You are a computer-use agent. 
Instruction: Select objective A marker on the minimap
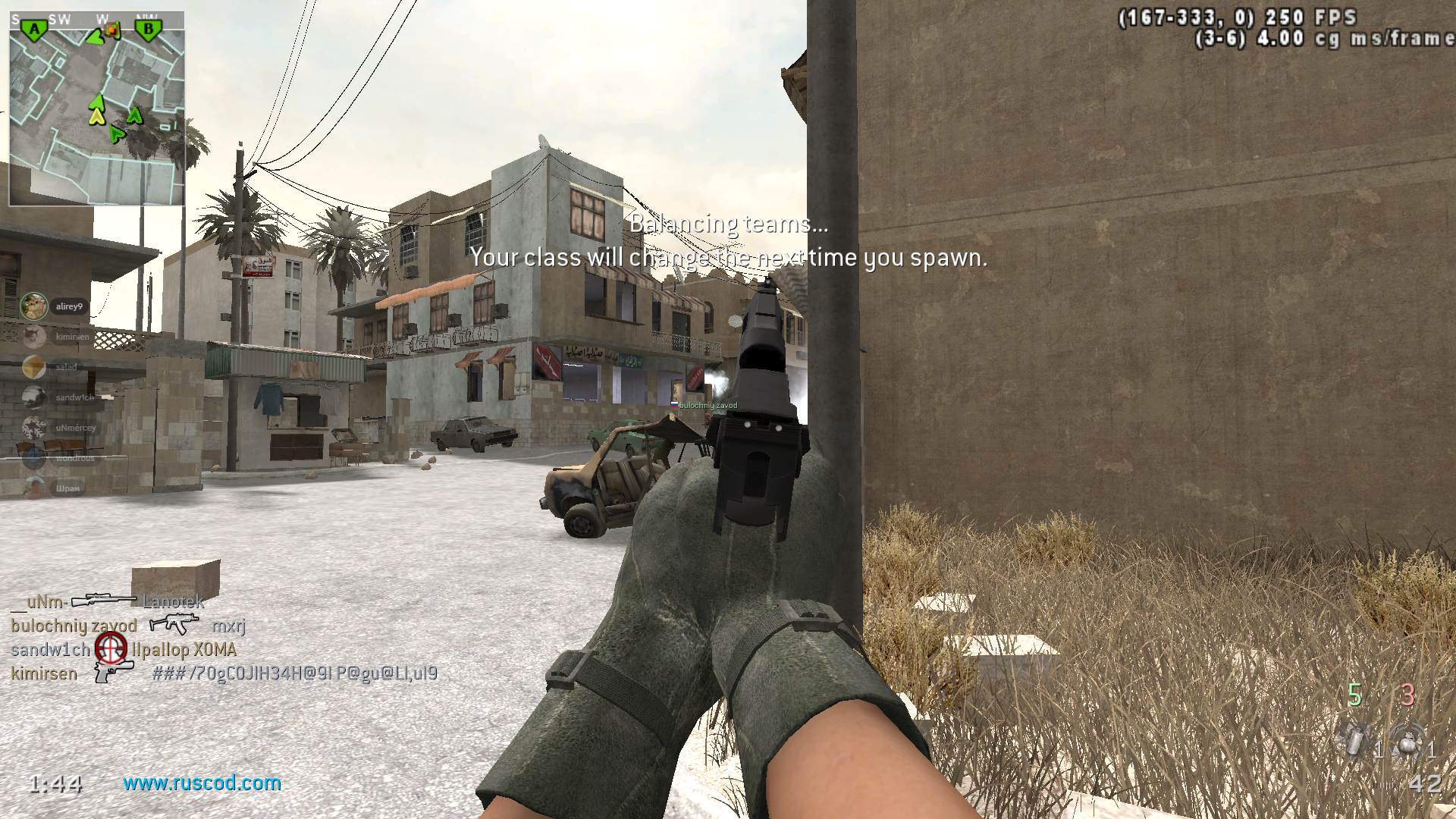coord(33,30)
